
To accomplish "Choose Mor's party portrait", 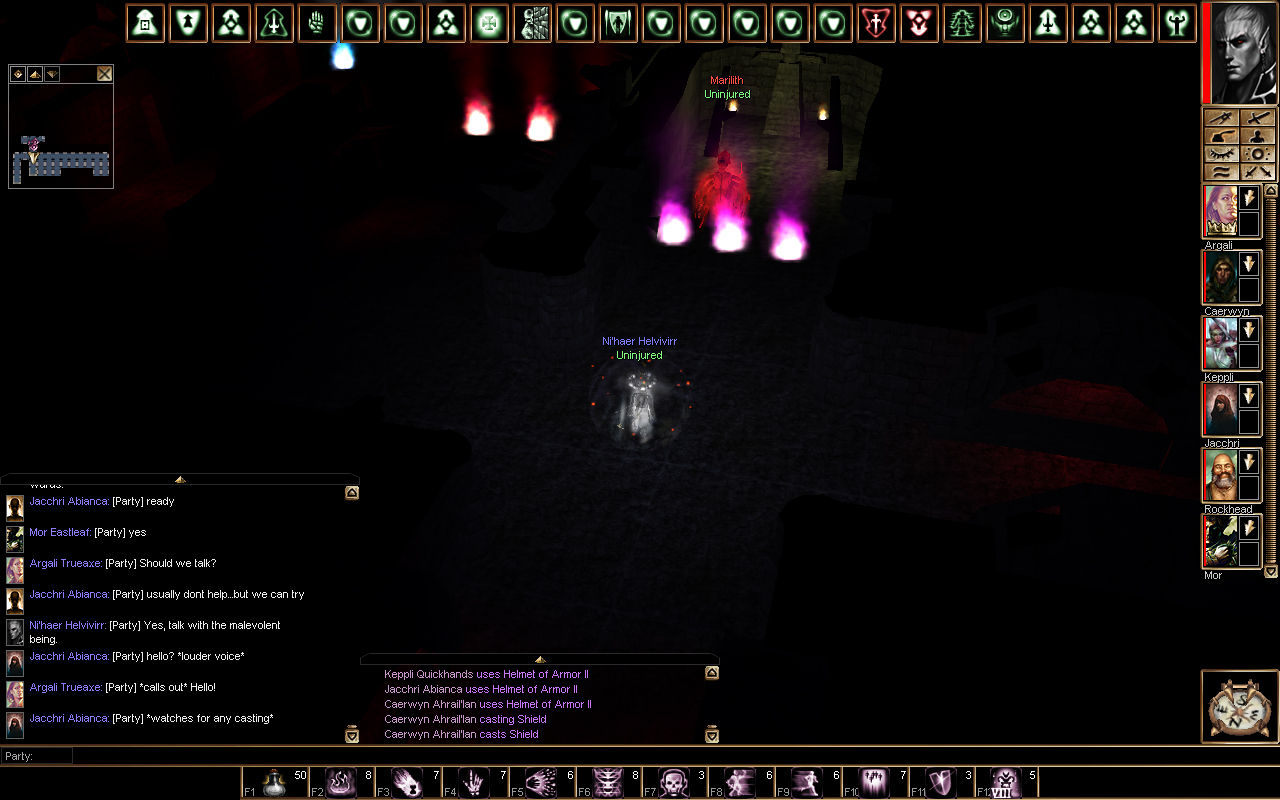I will point(1220,541).
